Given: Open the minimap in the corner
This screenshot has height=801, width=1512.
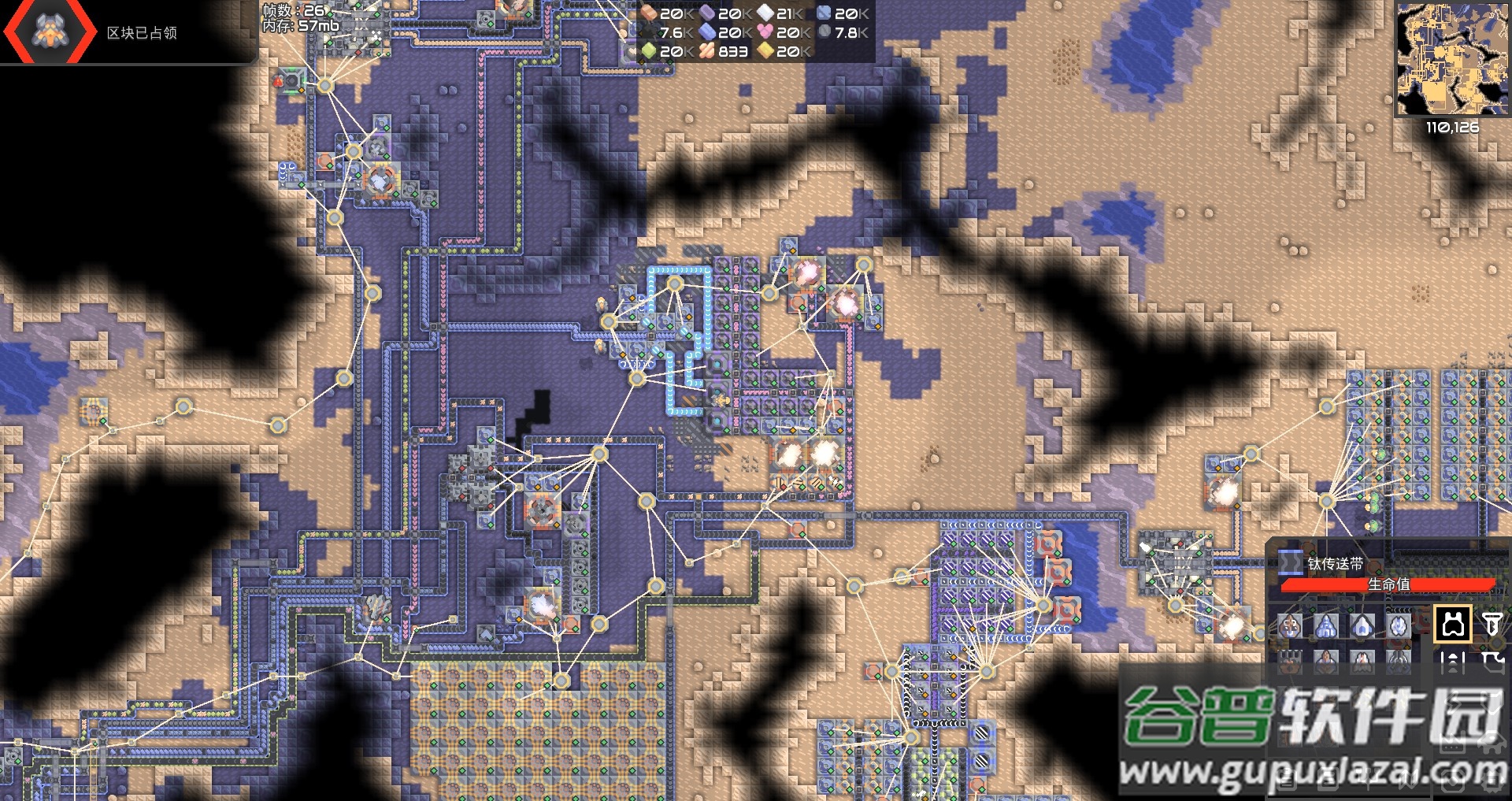Looking at the screenshot, I should click(1452, 59).
